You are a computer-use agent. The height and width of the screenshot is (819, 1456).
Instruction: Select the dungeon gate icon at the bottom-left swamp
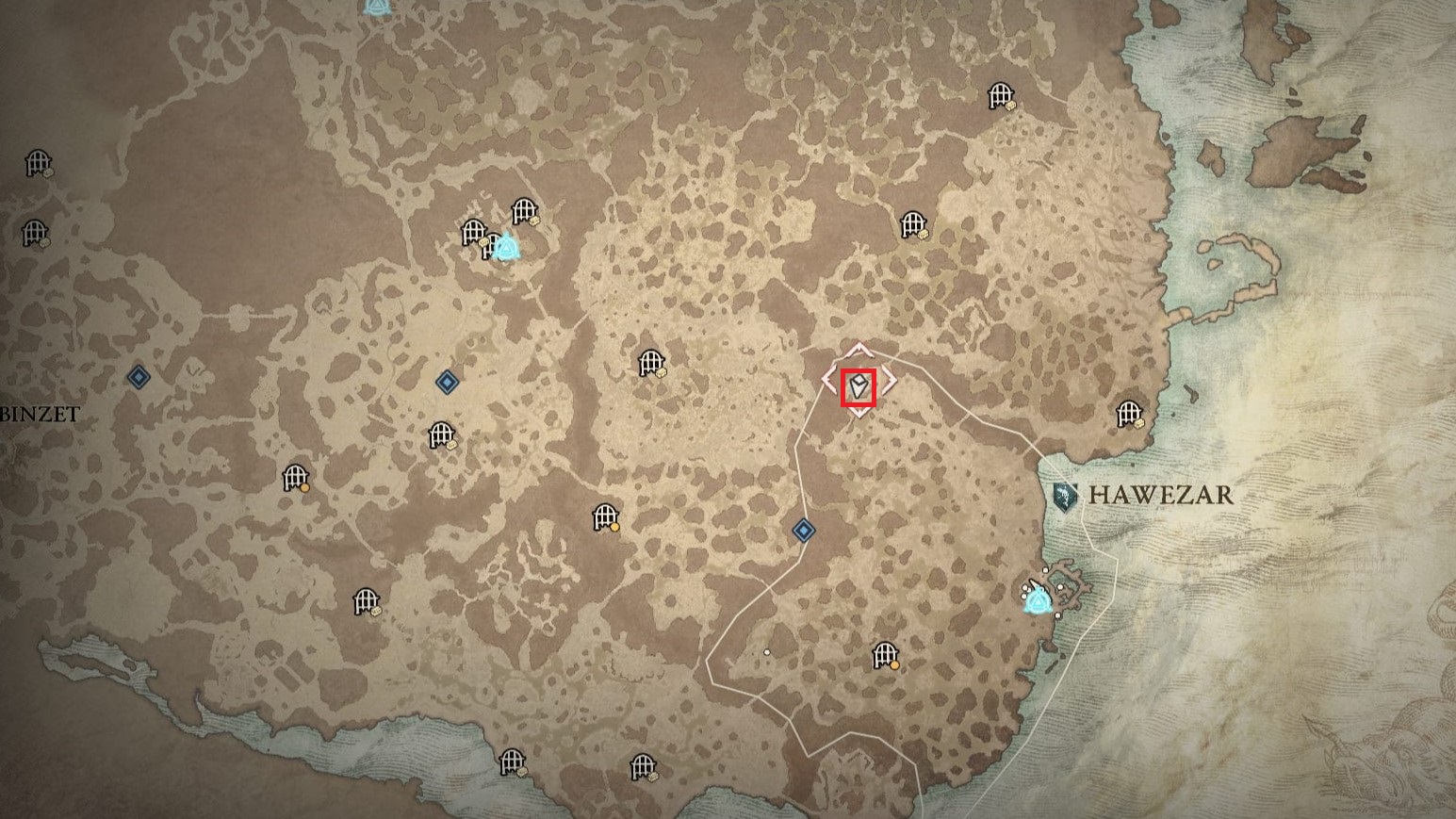click(513, 763)
